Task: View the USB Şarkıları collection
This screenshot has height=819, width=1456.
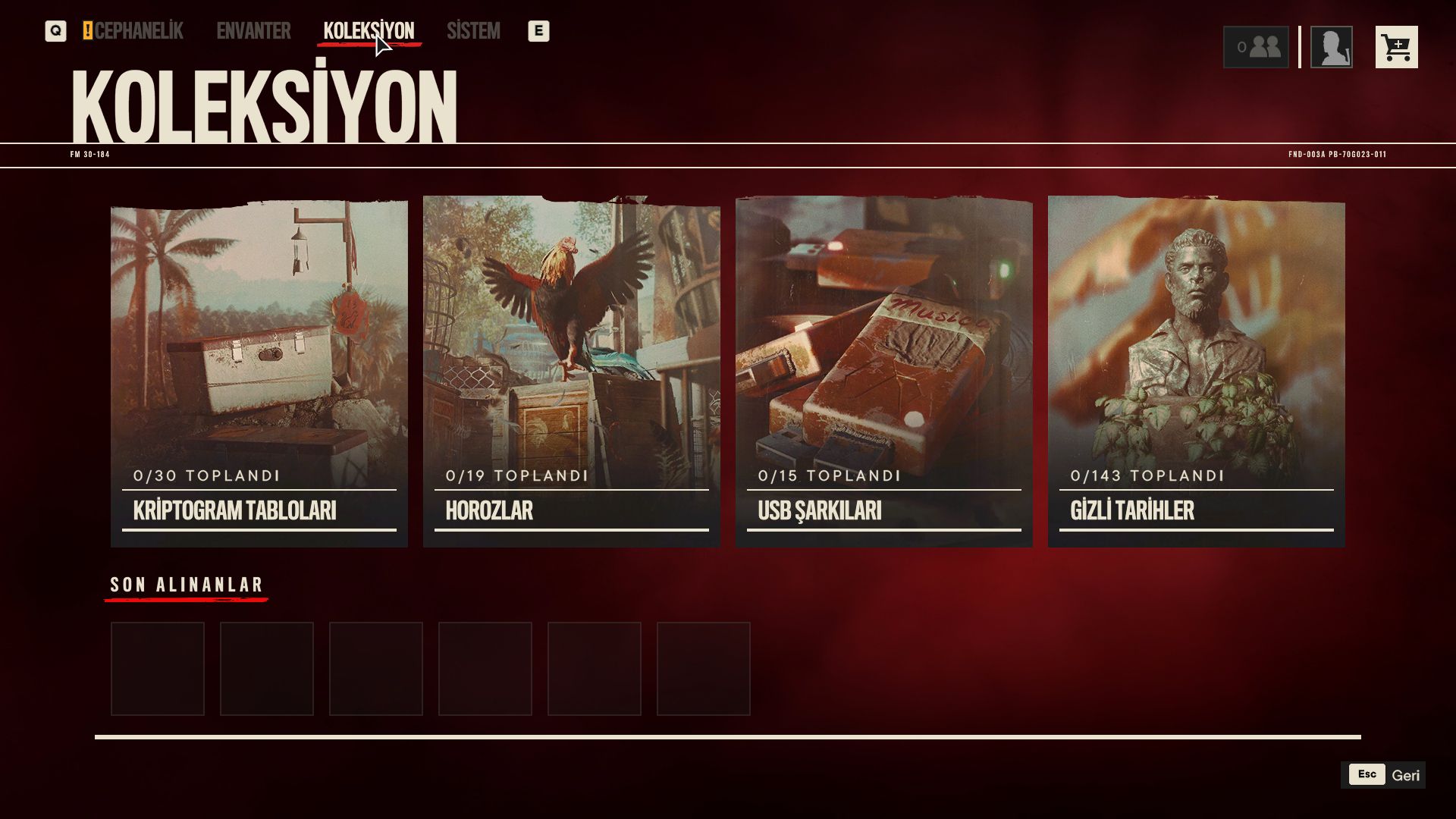Action: 884,372
